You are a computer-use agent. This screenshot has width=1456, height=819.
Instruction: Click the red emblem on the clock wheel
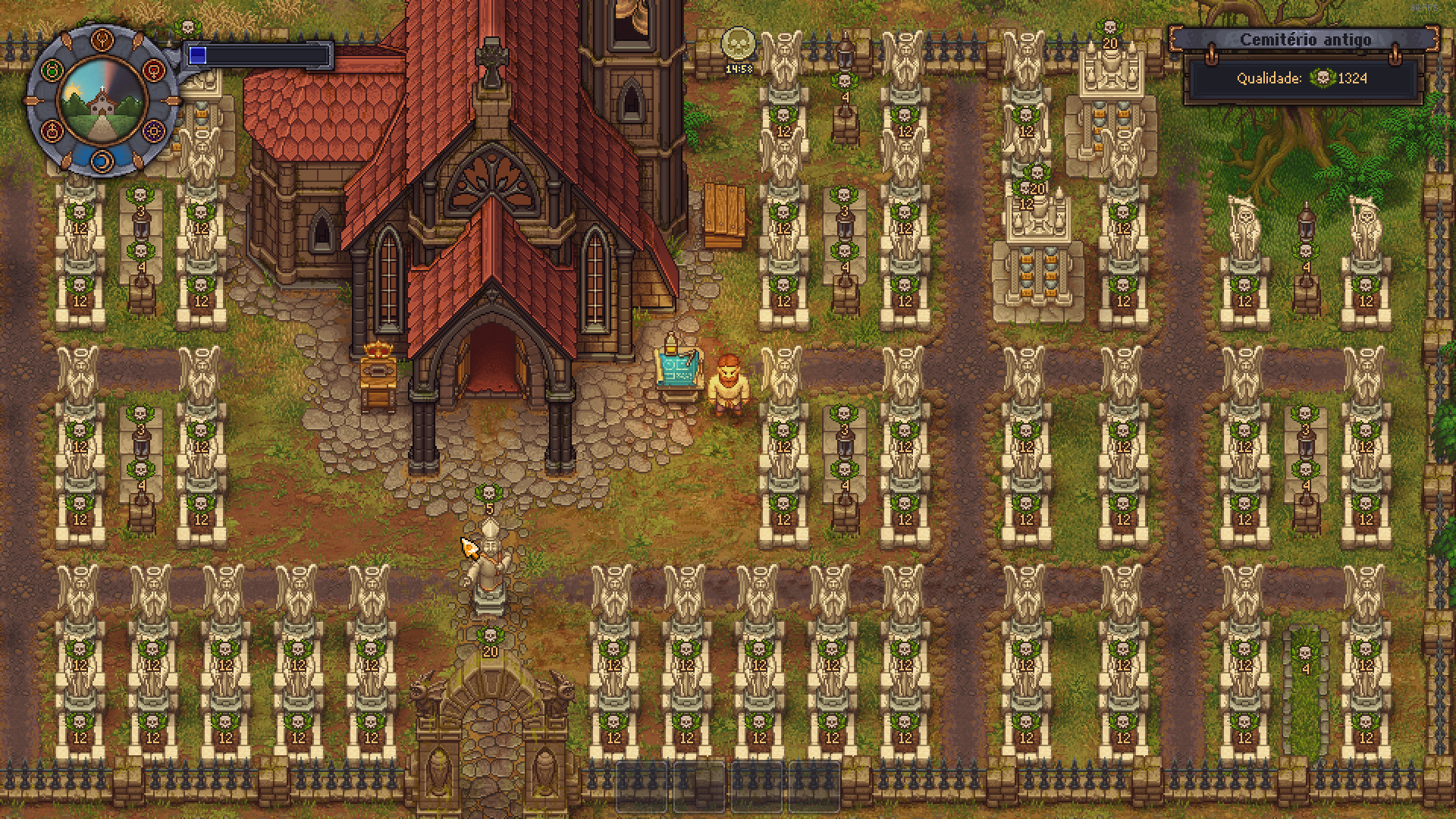tap(153, 71)
